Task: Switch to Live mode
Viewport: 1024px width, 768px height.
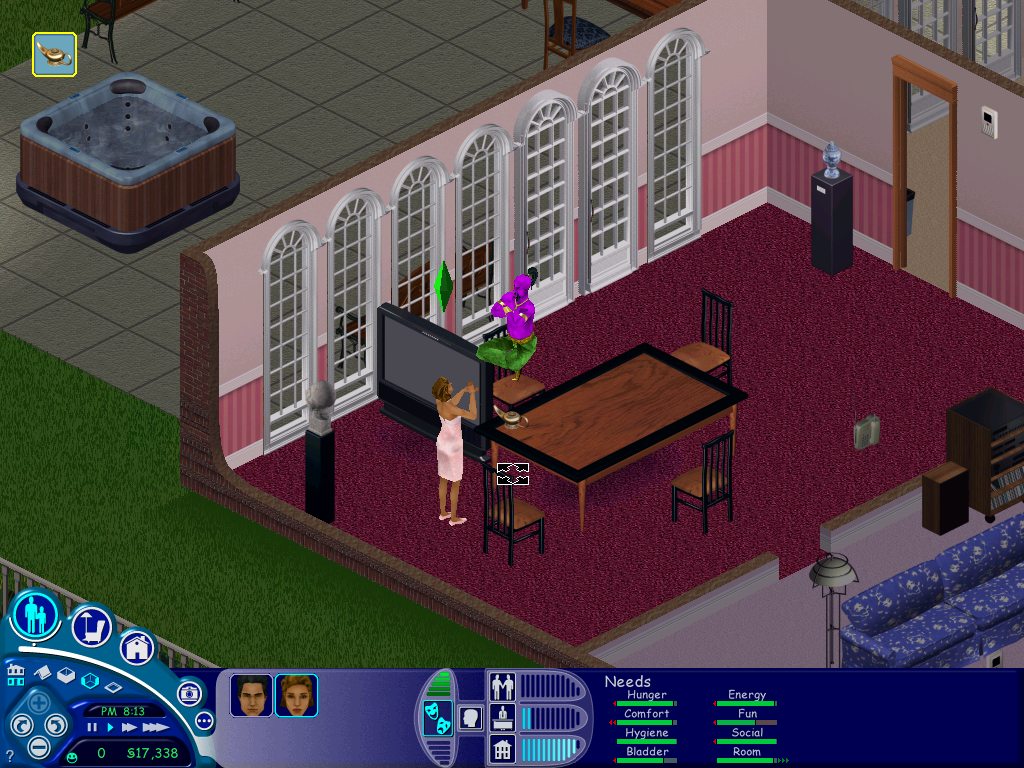Action: click(x=36, y=615)
